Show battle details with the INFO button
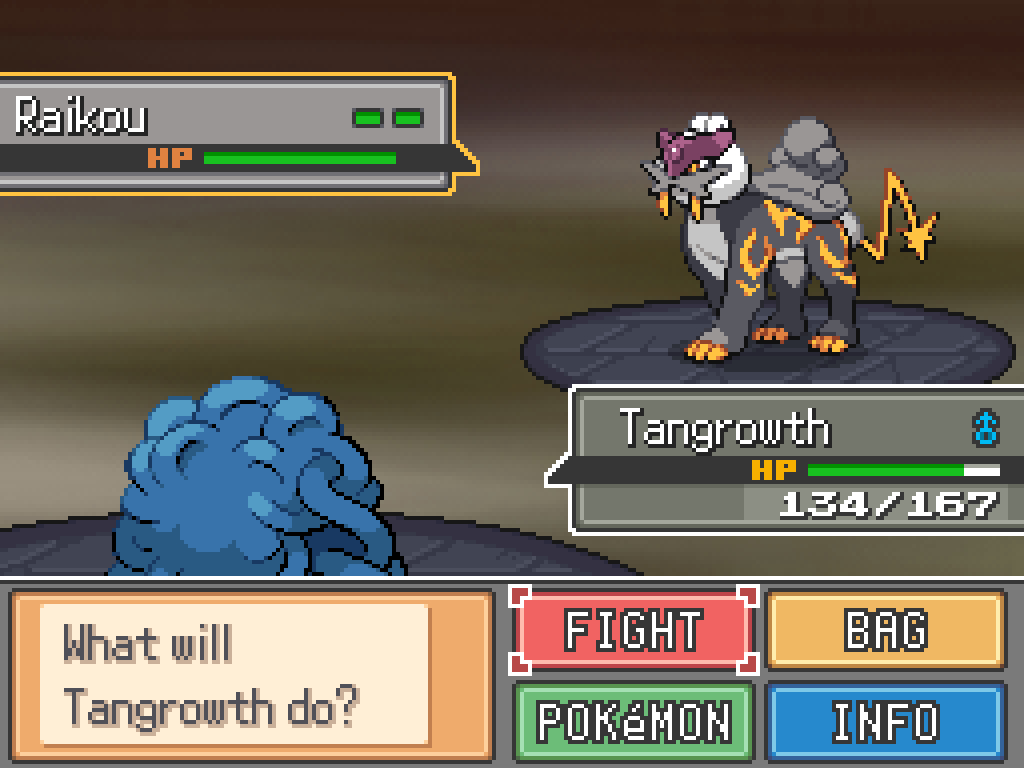 click(885, 720)
